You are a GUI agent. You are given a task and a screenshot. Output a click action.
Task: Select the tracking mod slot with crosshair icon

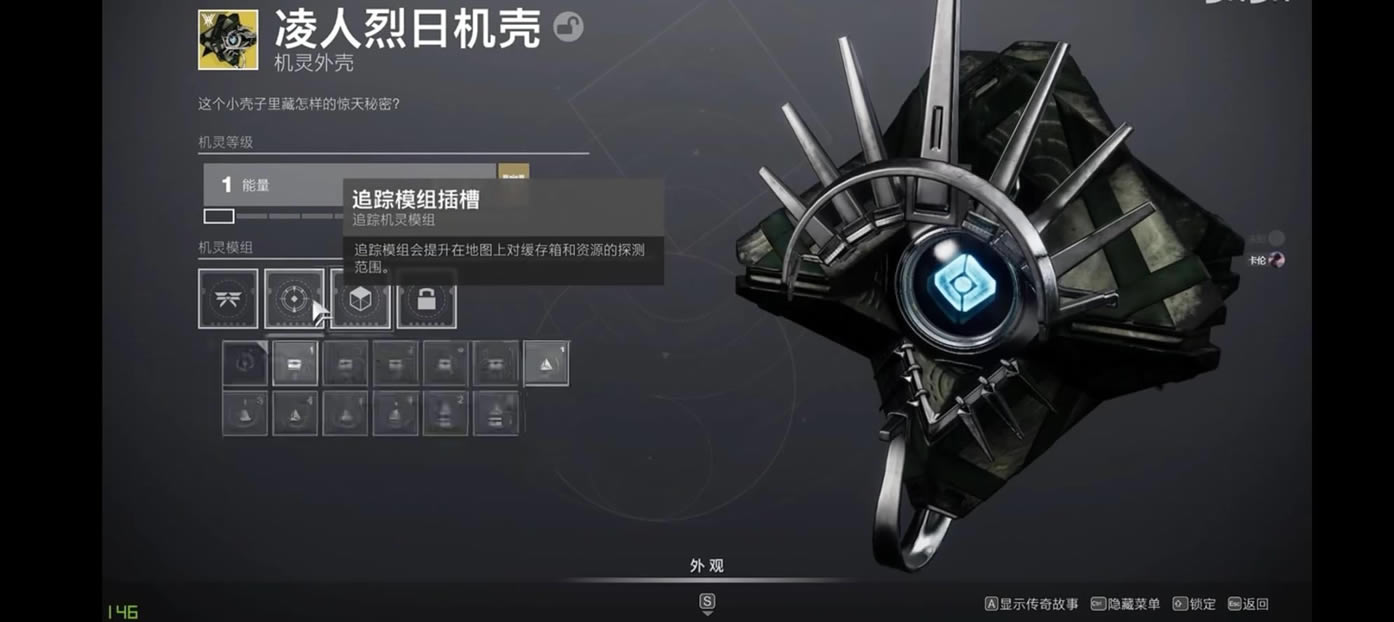[294, 298]
